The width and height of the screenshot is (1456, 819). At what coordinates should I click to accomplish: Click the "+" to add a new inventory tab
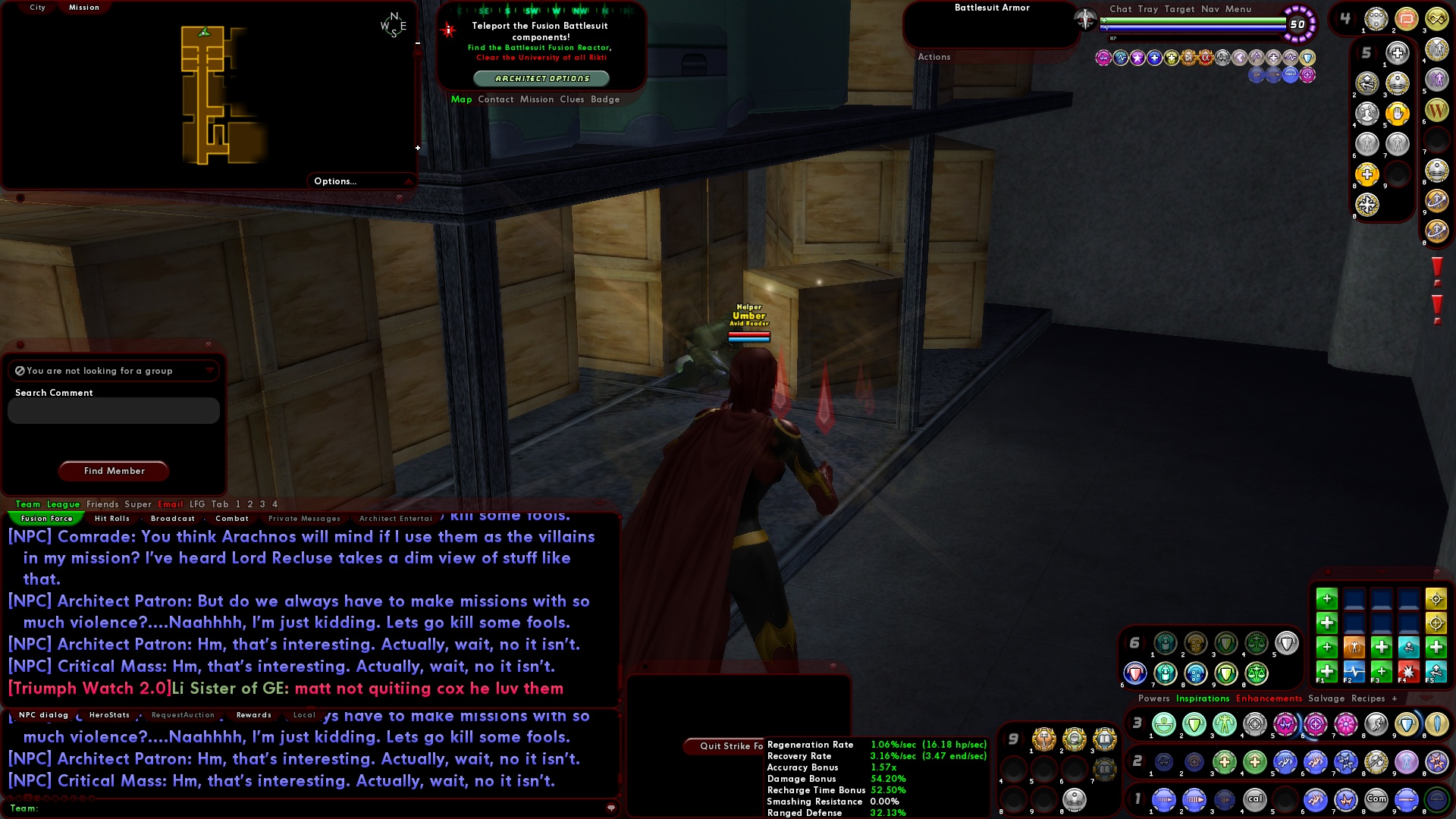(x=1394, y=698)
